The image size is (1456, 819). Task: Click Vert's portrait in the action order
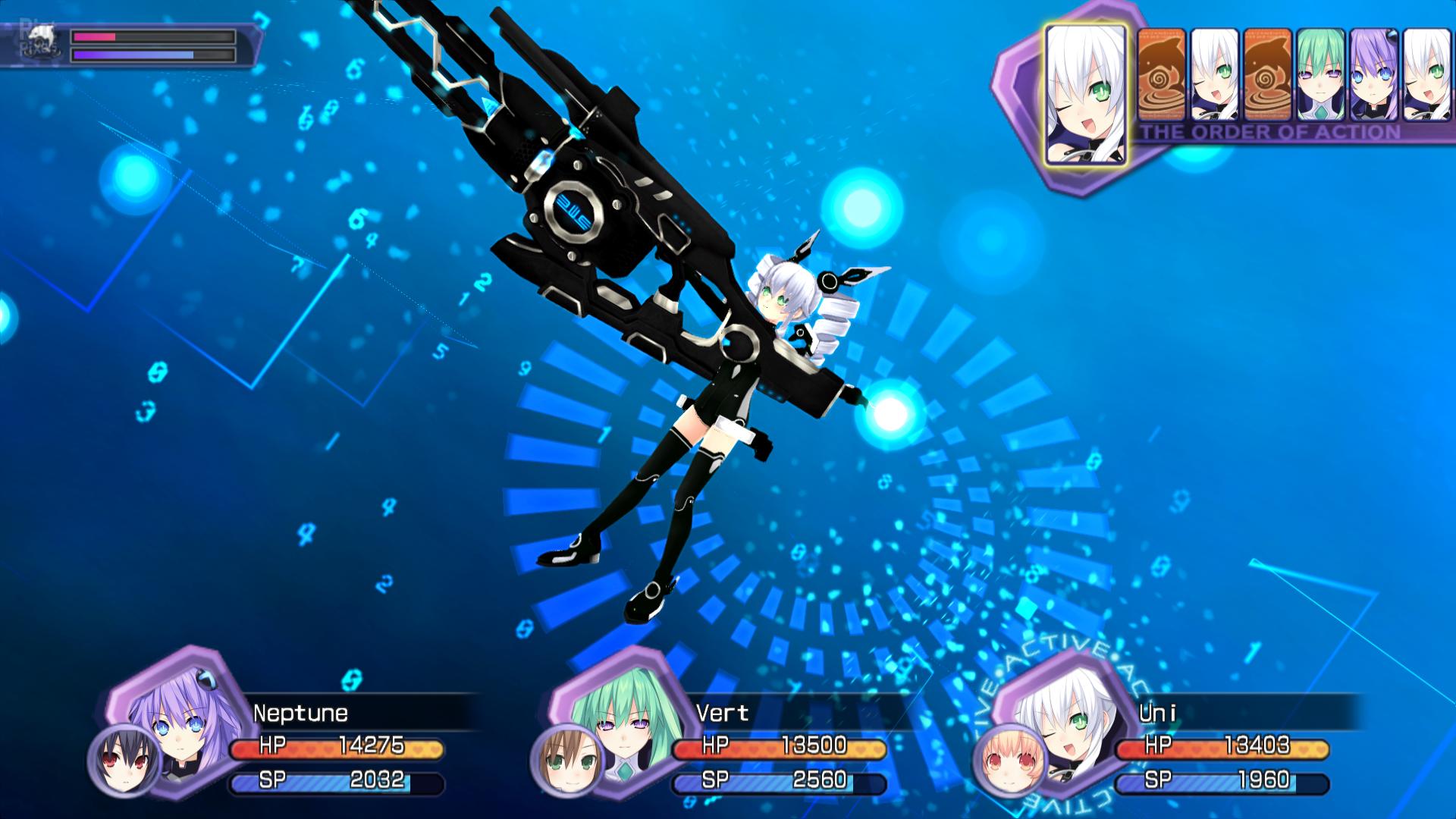pyautogui.click(x=1320, y=74)
